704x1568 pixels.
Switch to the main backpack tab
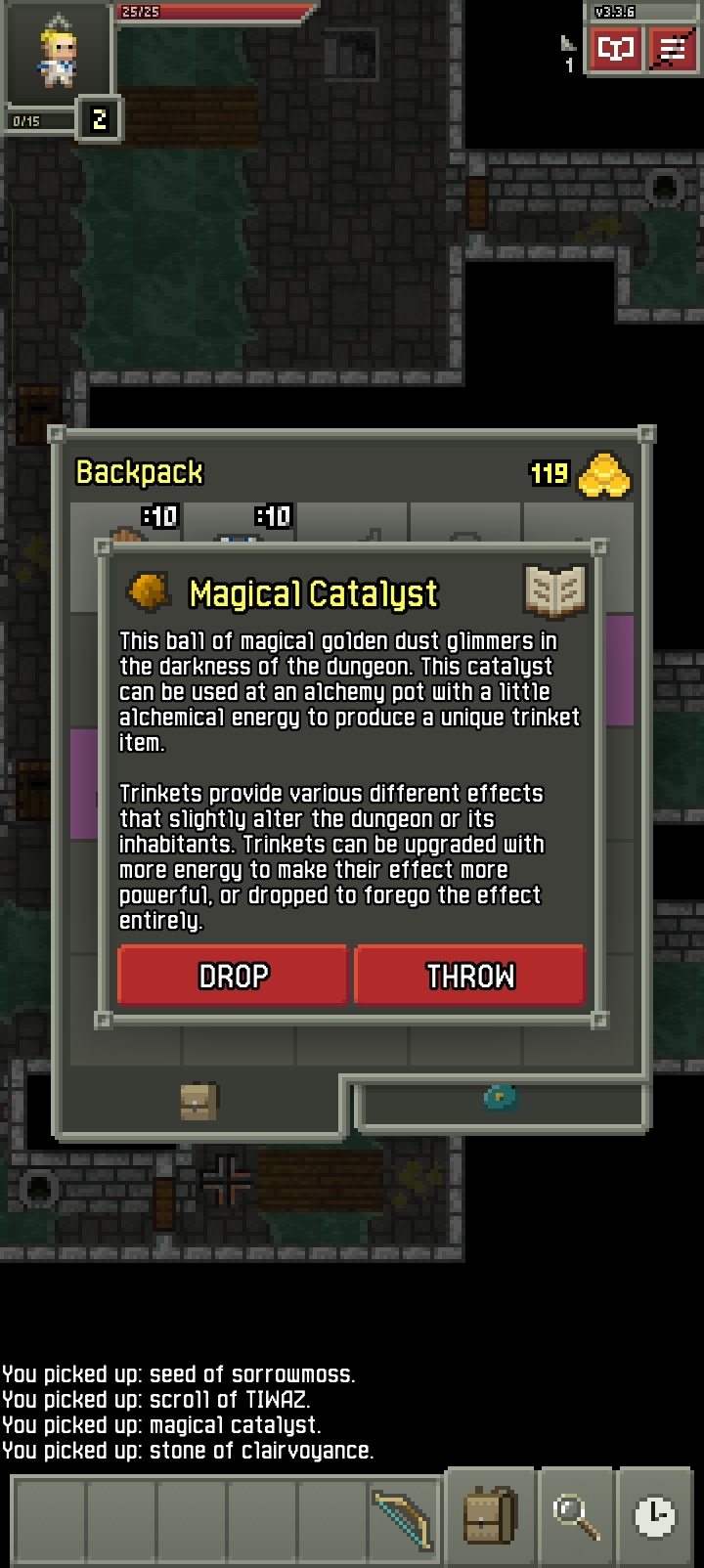pos(199,1102)
